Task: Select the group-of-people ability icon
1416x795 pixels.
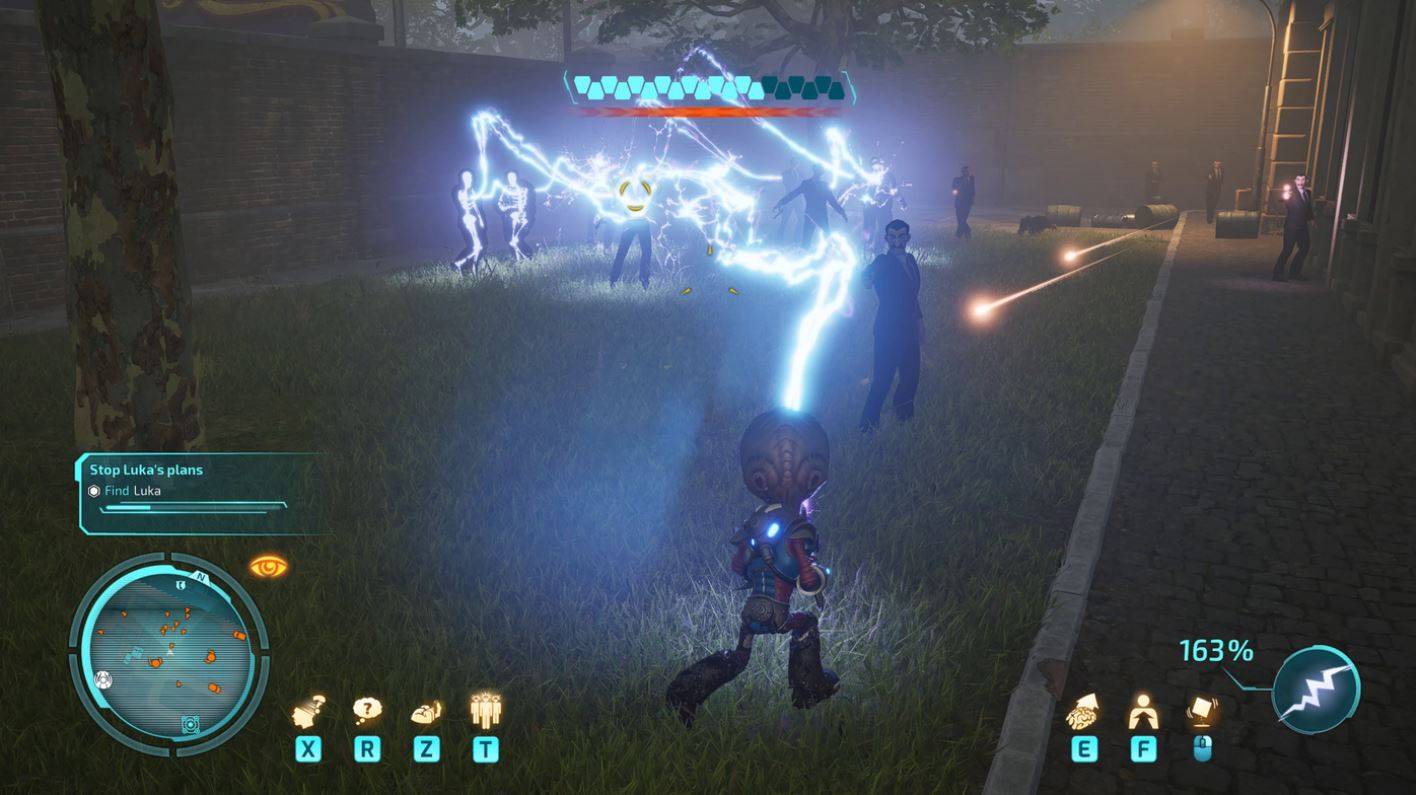Action: pos(485,709)
